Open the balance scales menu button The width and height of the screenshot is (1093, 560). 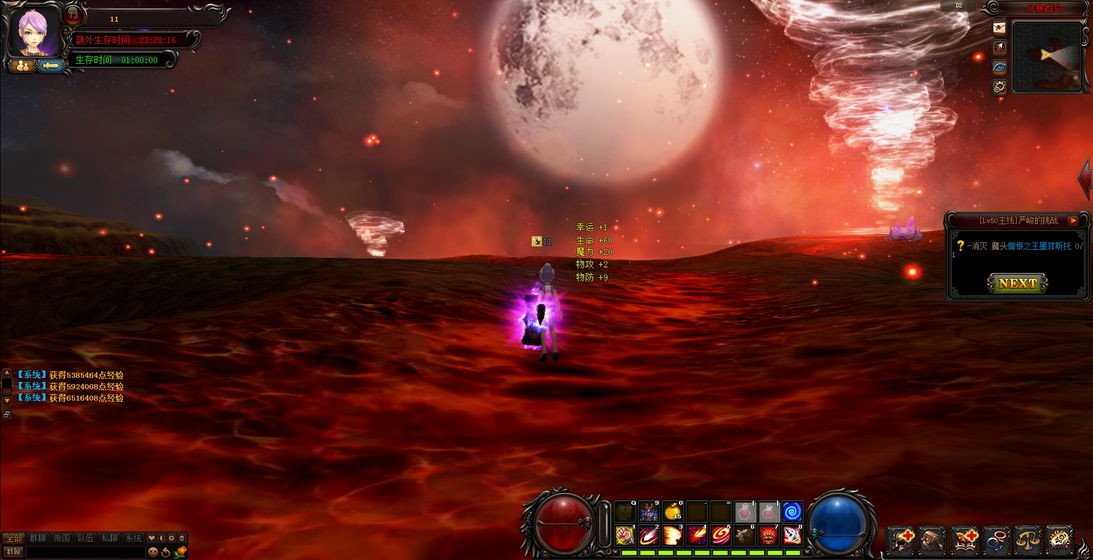point(1028,541)
